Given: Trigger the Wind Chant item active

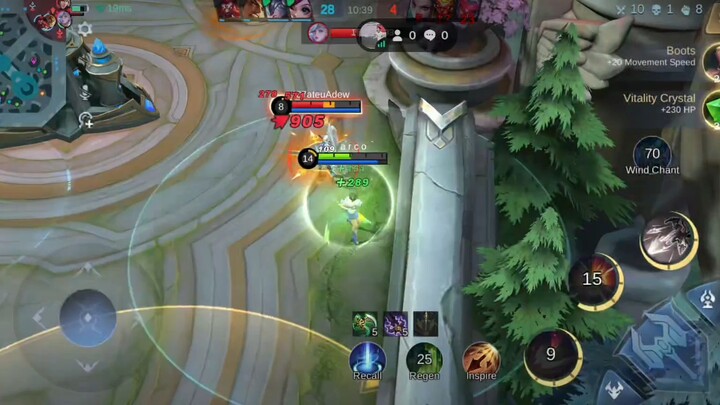Looking at the screenshot, I should point(652,153).
